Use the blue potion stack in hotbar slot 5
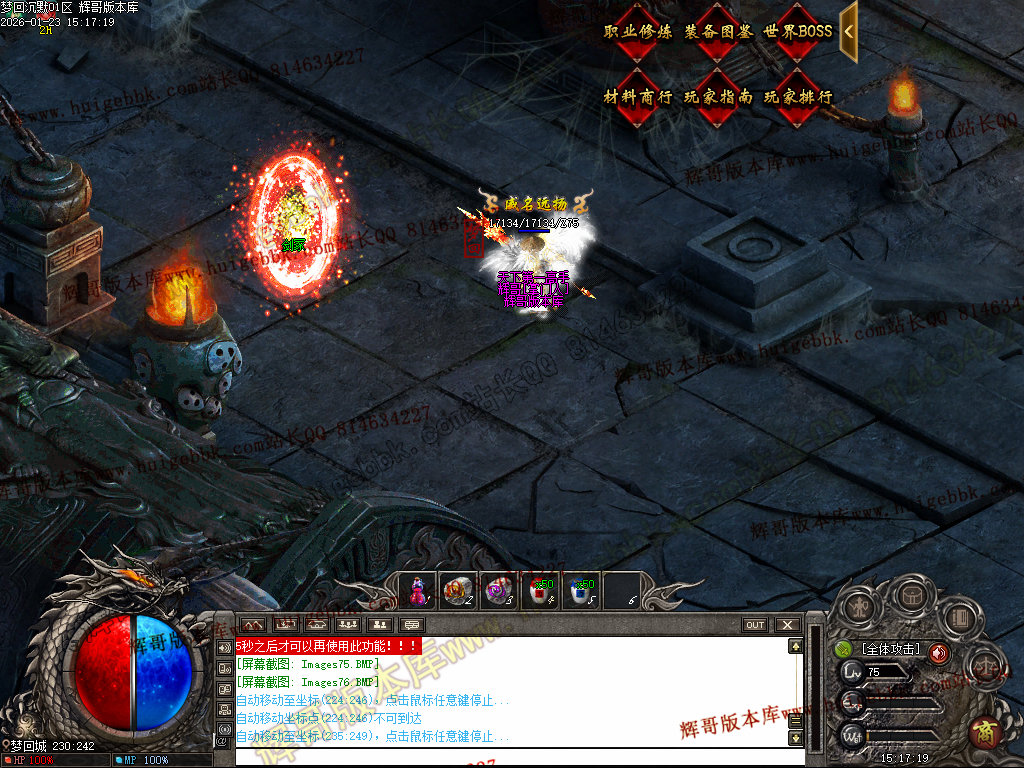Screen dimensions: 1024x768 (580, 591)
